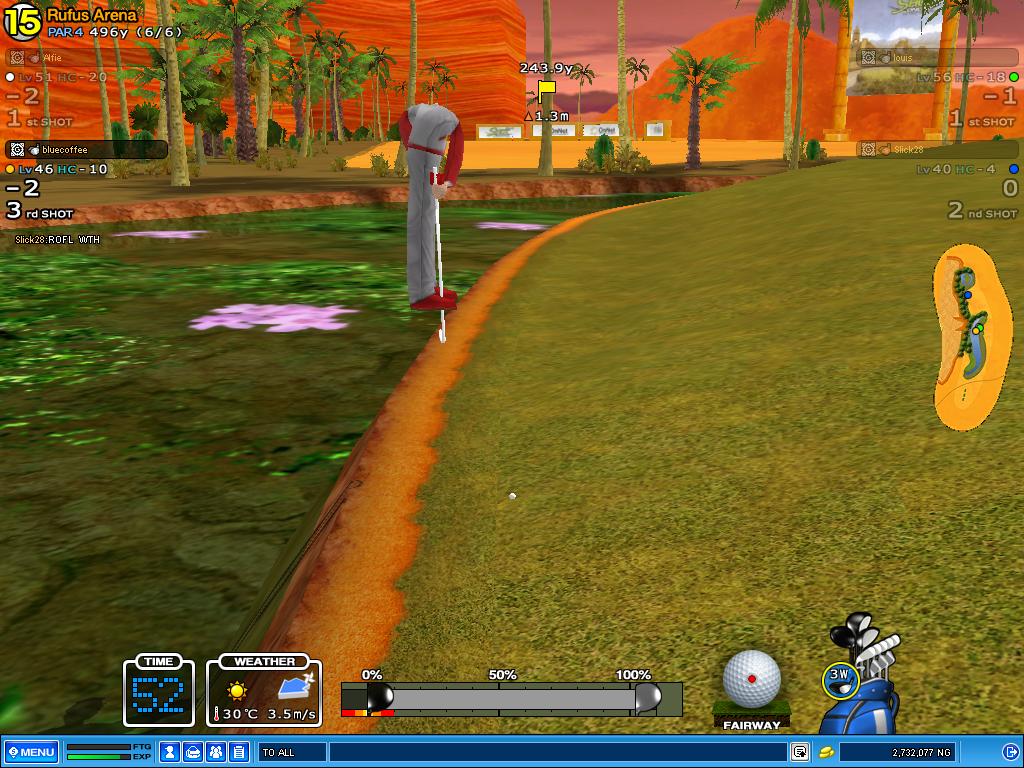The height and width of the screenshot is (768, 1024).
Task: Click the course minimap
Action: (970, 337)
